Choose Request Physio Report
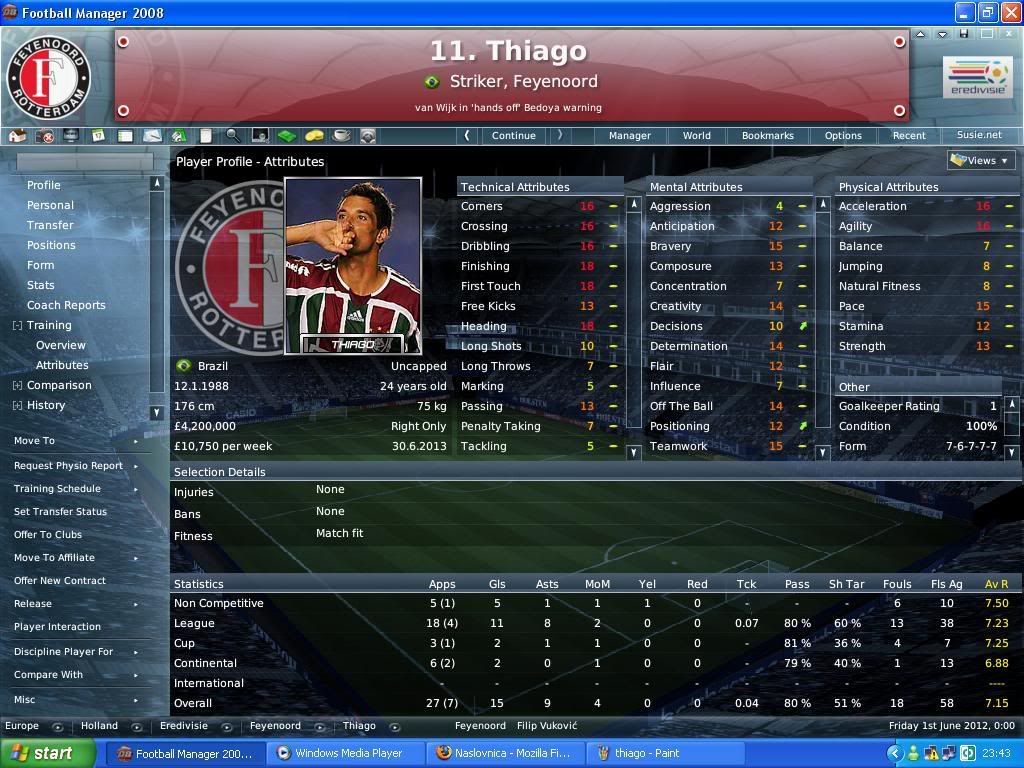 68,465
